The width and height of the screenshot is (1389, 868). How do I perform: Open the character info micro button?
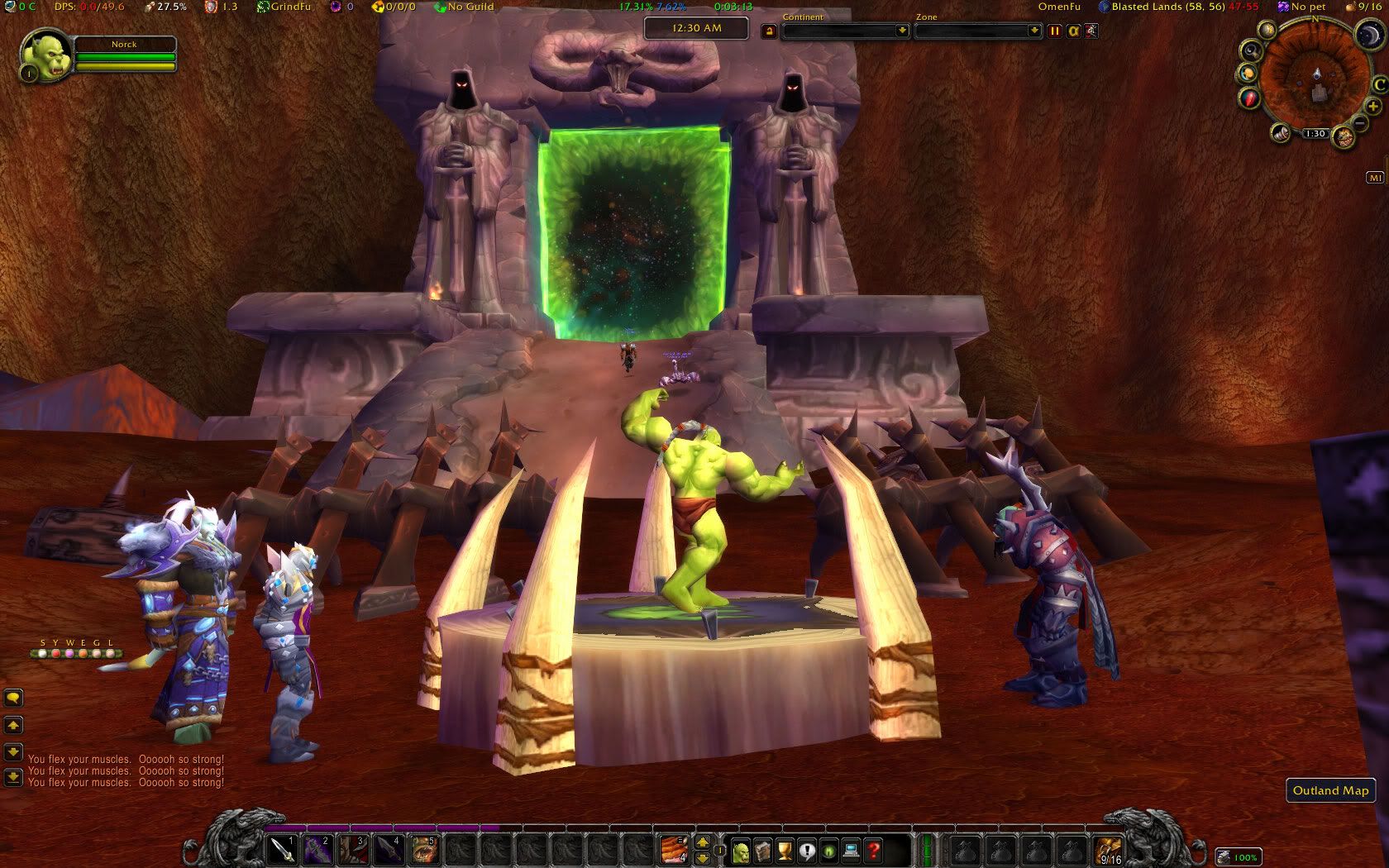(740, 850)
